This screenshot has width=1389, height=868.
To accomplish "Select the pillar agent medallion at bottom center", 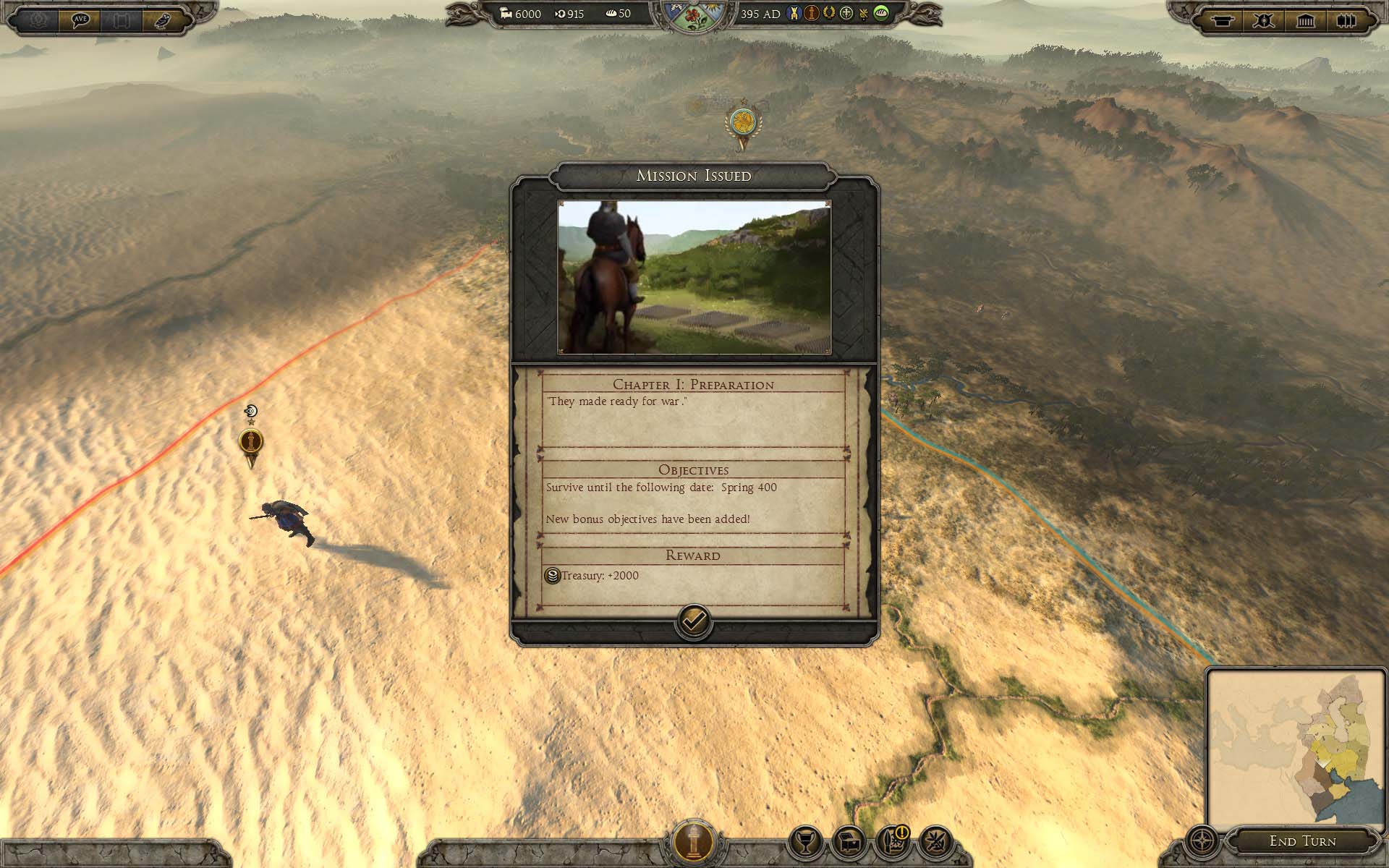I will pyautogui.click(x=694, y=842).
